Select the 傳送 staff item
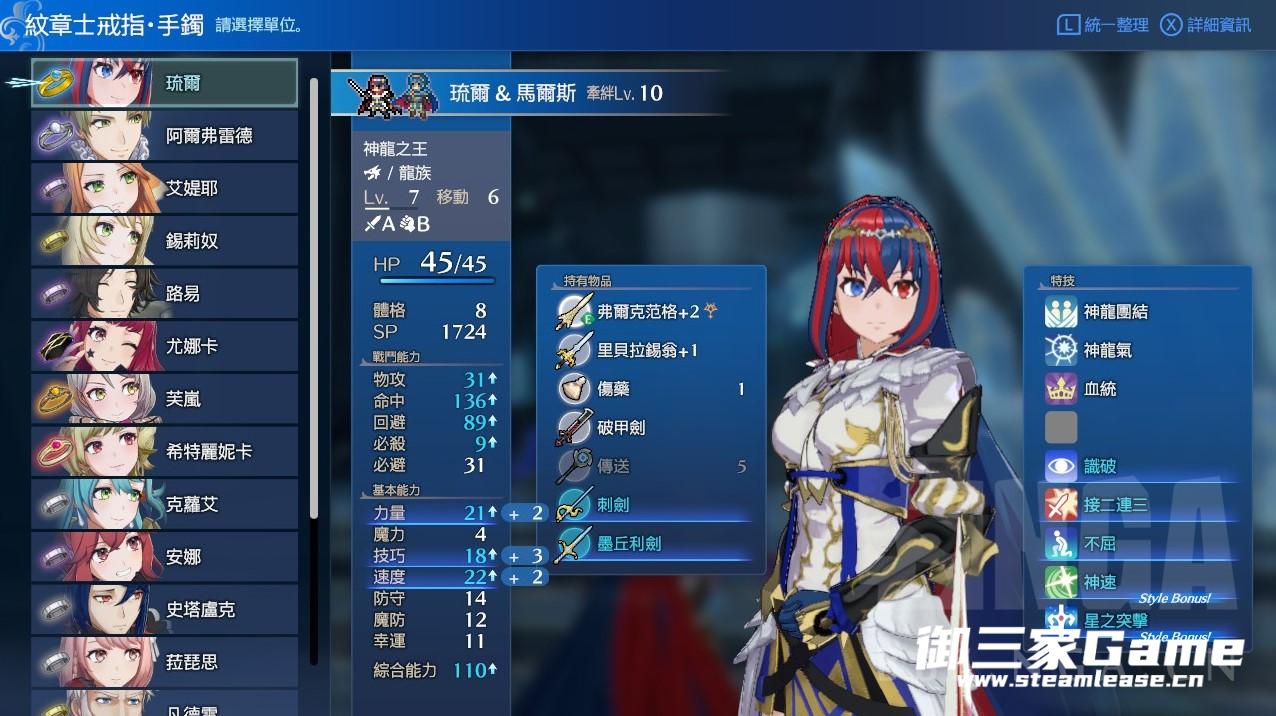This screenshot has width=1276, height=716. tap(650, 466)
